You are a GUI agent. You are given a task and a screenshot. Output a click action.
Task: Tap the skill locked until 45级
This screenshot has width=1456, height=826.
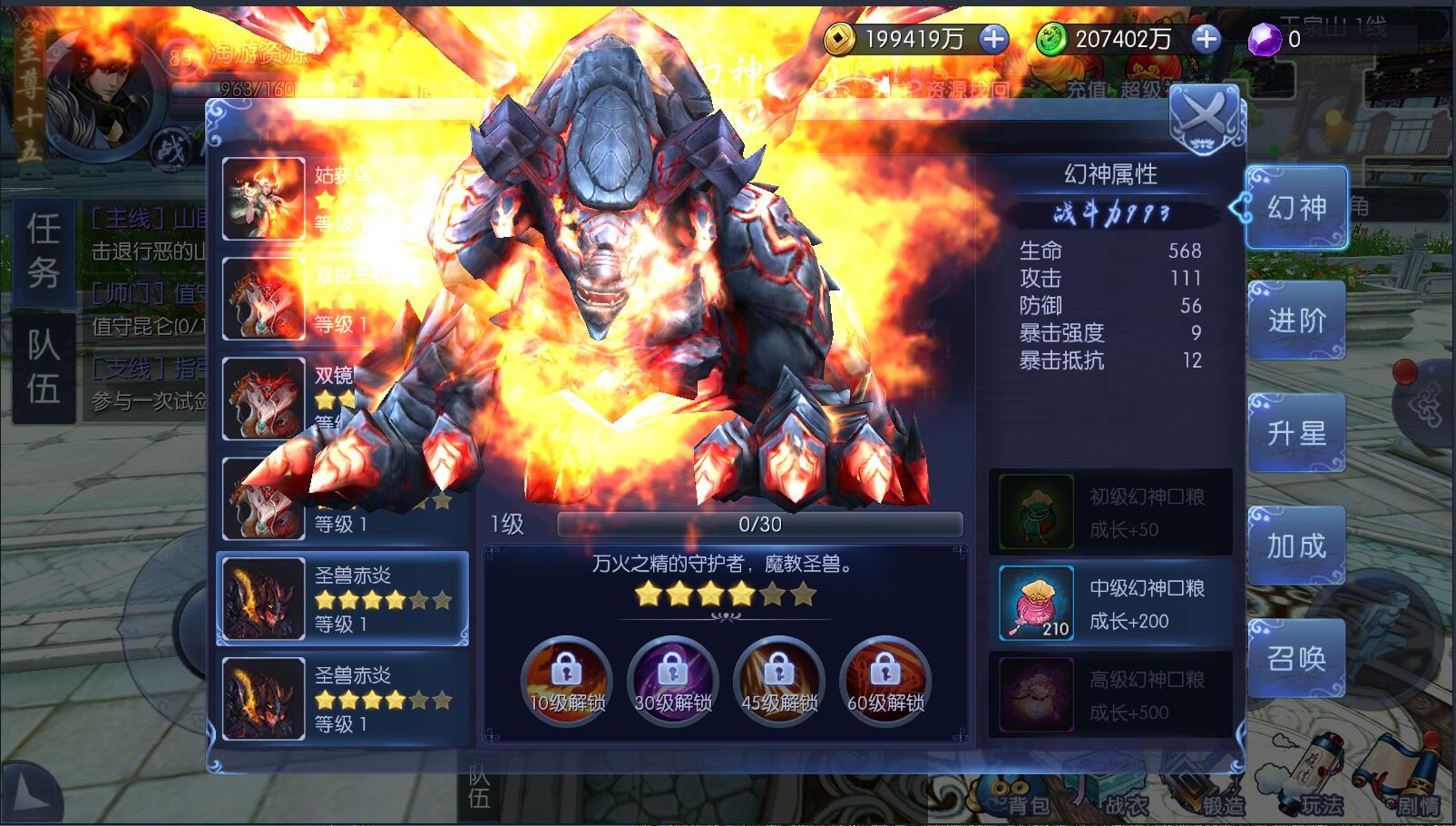pos(778,681)
